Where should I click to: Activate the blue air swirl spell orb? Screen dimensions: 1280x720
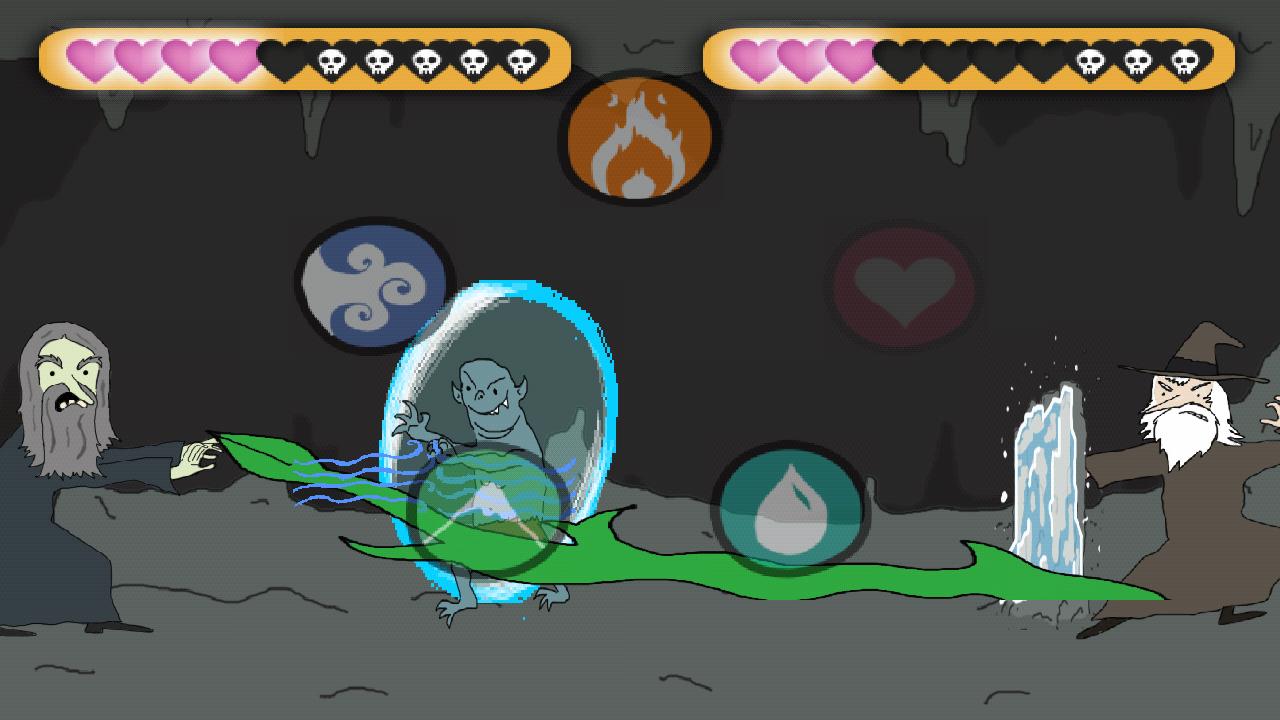(371, 285)
